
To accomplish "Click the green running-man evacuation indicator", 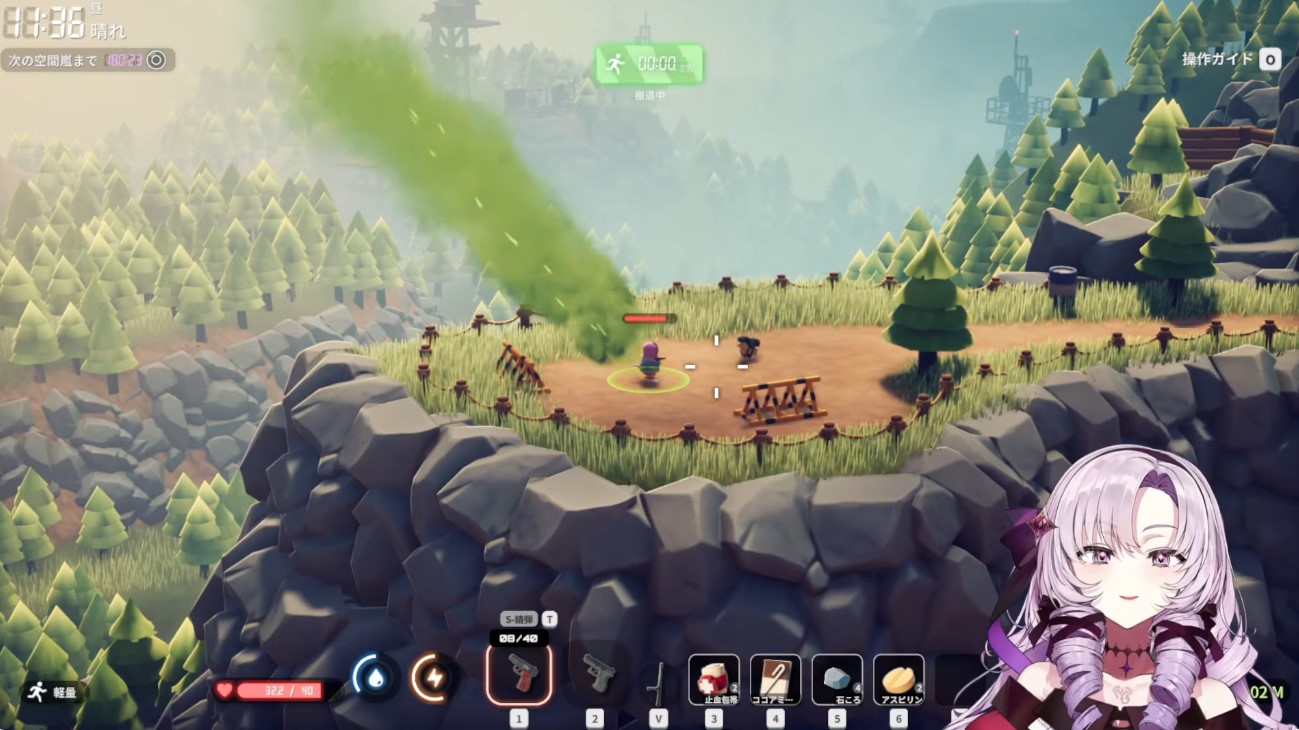I will pyautogui.click(x=649, y=64).
